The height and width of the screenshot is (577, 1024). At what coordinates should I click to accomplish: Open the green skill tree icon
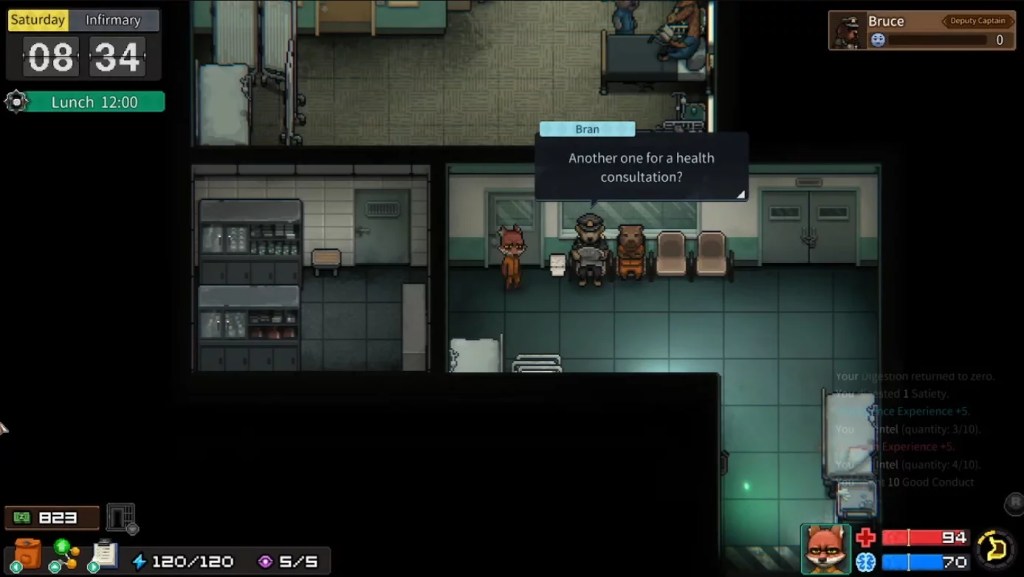tap(63, 553)
